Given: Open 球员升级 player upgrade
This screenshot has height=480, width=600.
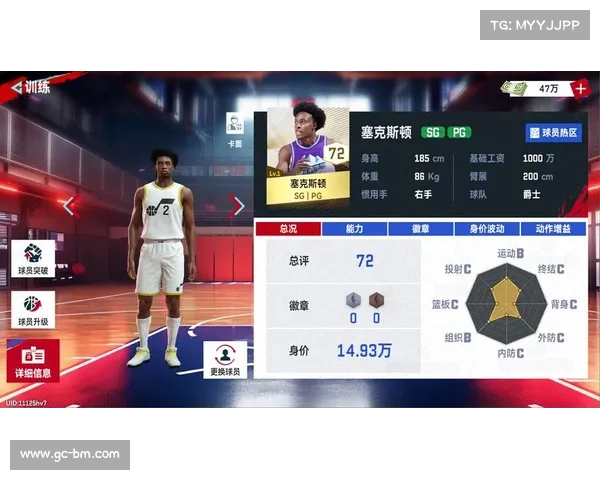Looking at the screenshot, I should pyautogui.click(x=32, y=311).
